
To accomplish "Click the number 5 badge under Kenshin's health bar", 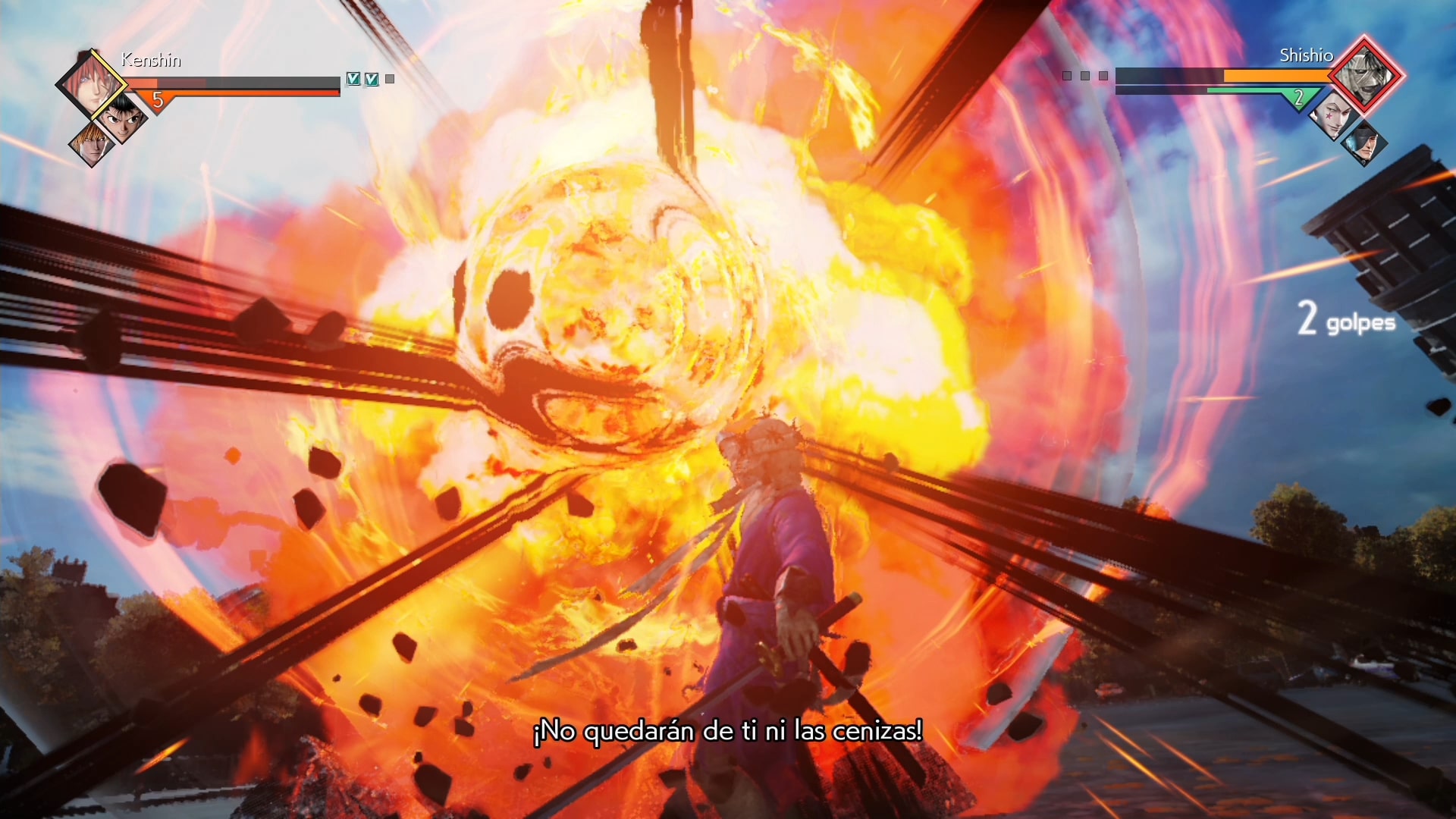I will tap(157, 98).
